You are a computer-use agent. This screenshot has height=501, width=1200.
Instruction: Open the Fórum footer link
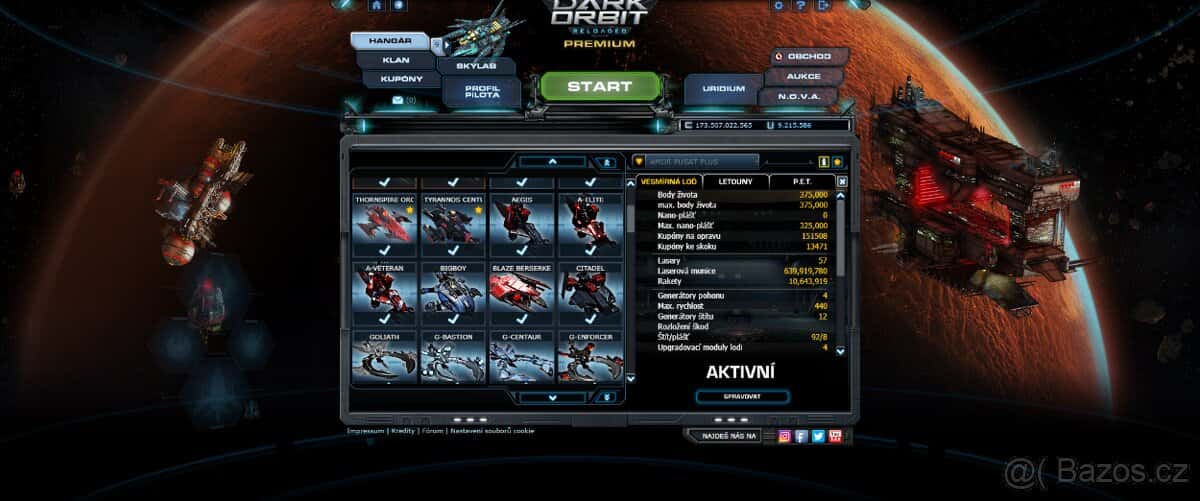(433, 431)
